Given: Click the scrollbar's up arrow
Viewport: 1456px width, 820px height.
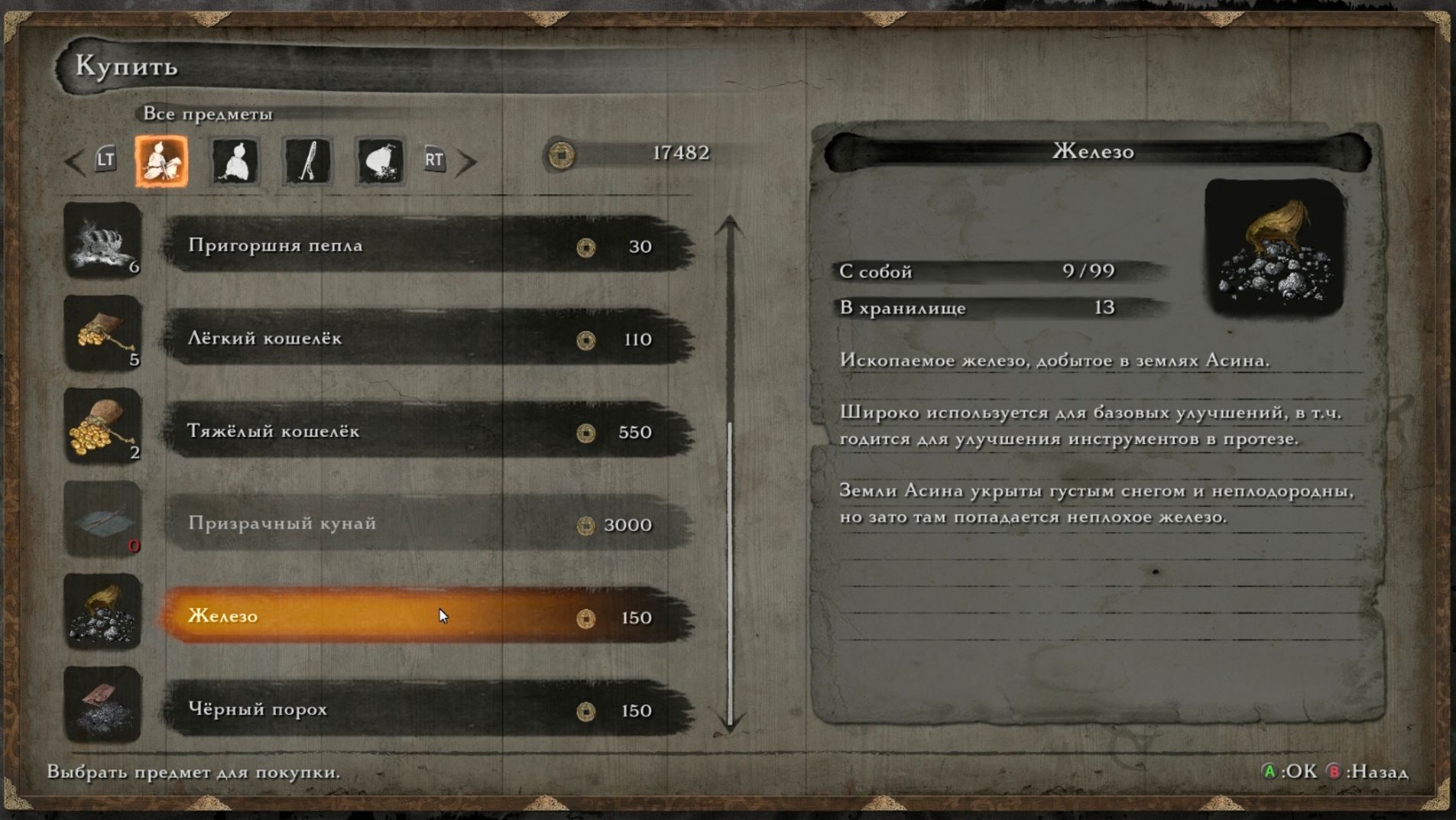Looking at the screenshot, I should coord(730,225).
